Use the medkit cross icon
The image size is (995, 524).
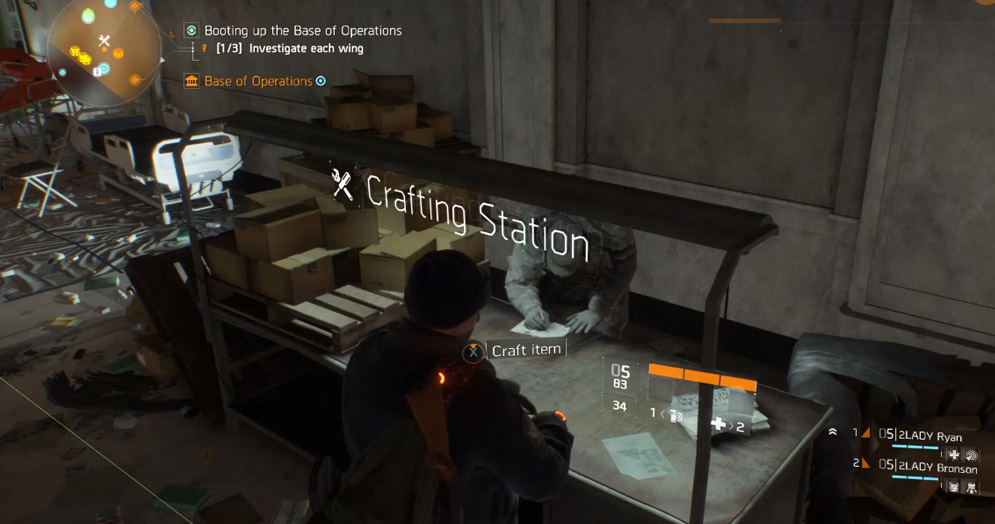point(717,425)
